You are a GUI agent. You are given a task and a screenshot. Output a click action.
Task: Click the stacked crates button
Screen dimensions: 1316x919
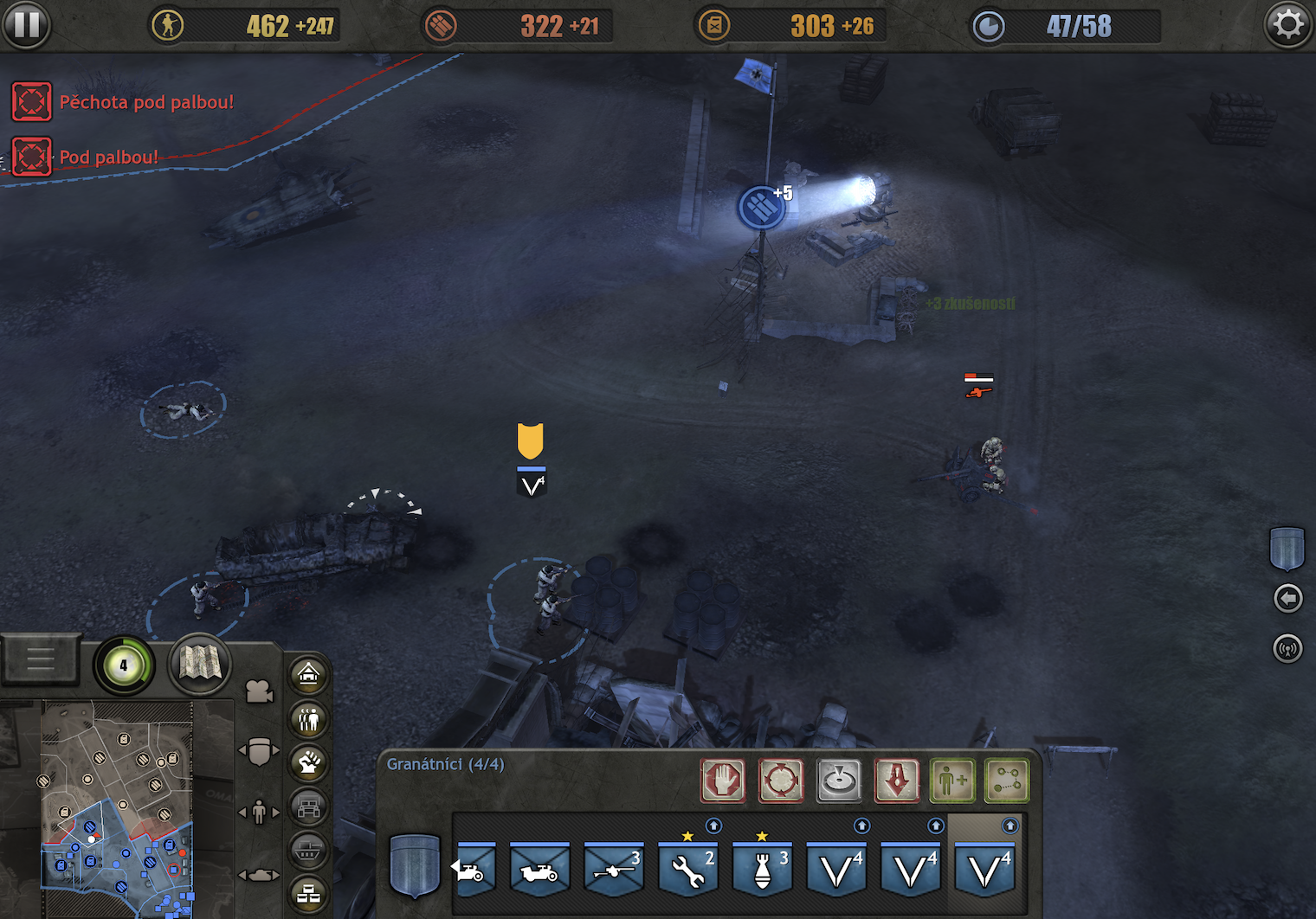click(309, 894)
